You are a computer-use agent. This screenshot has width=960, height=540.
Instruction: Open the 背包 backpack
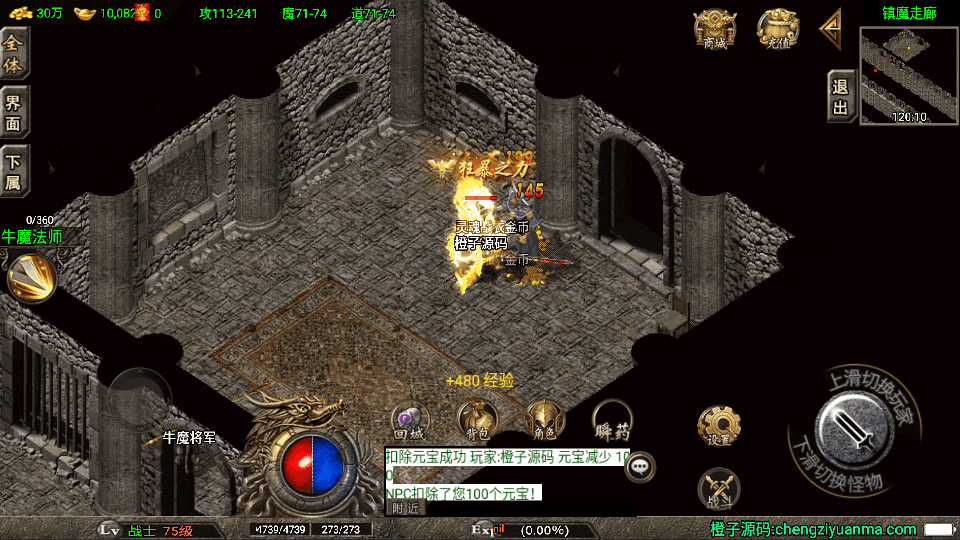(x=476, y=420)
